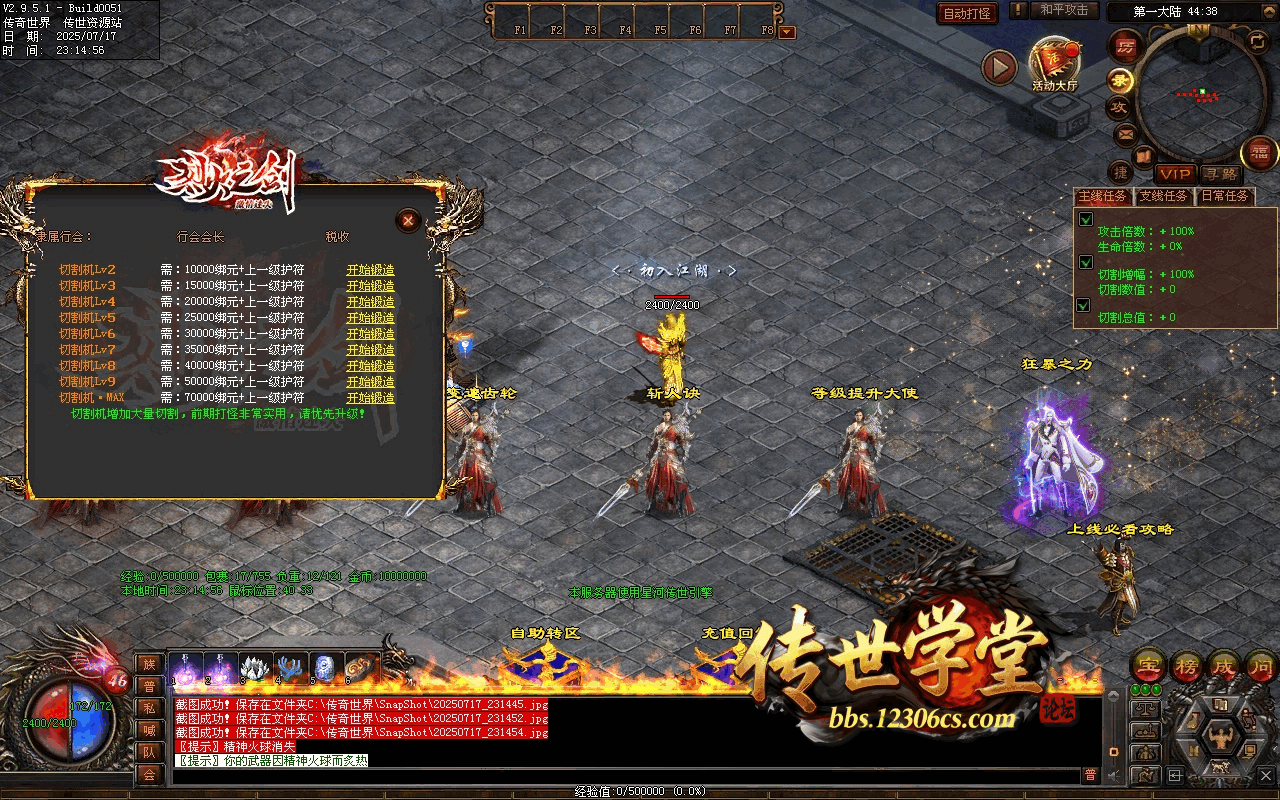
Task: Open the 榜 ranking button
Action: click(1186, 666)
